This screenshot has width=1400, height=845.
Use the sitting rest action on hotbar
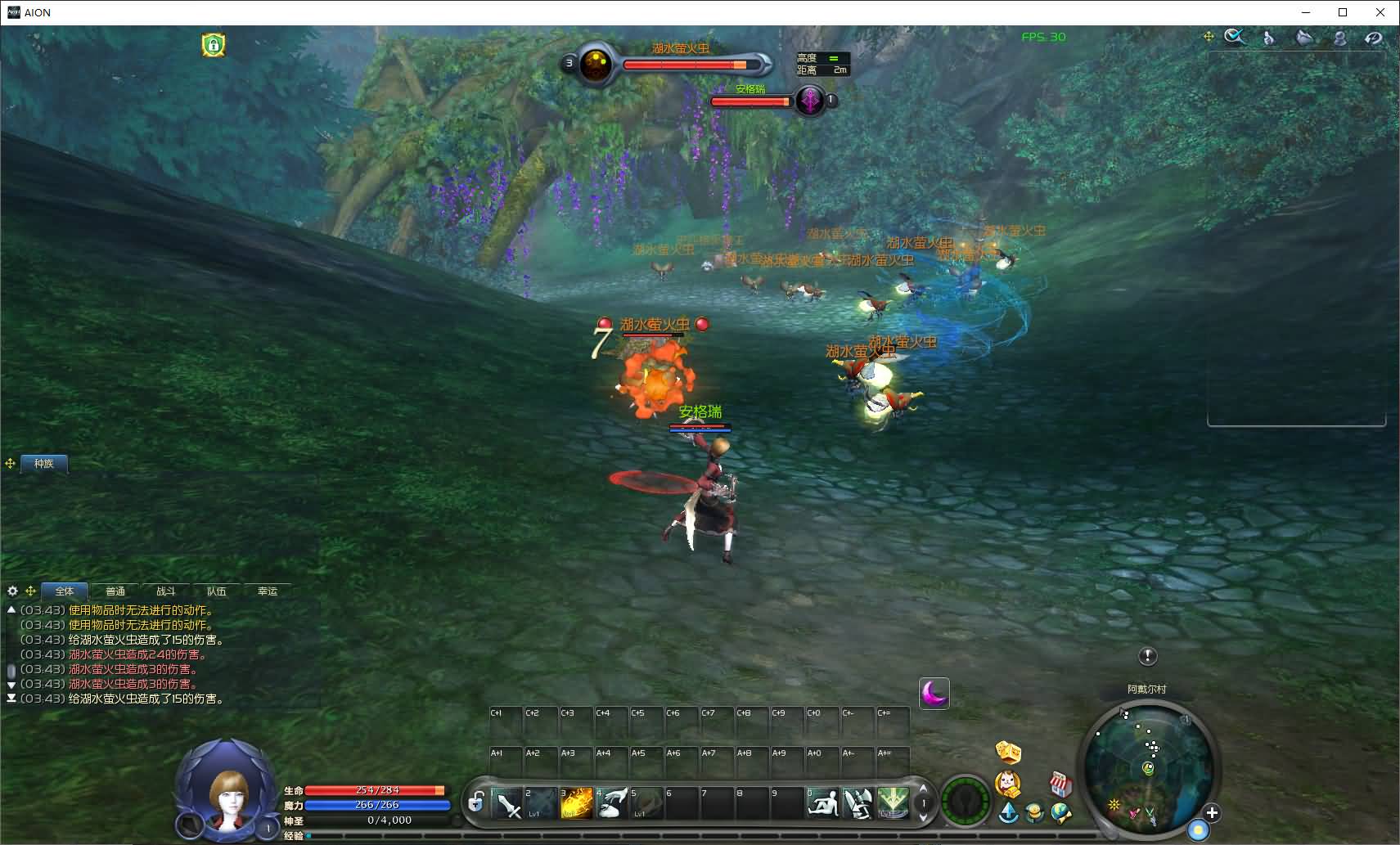point(822,803)
